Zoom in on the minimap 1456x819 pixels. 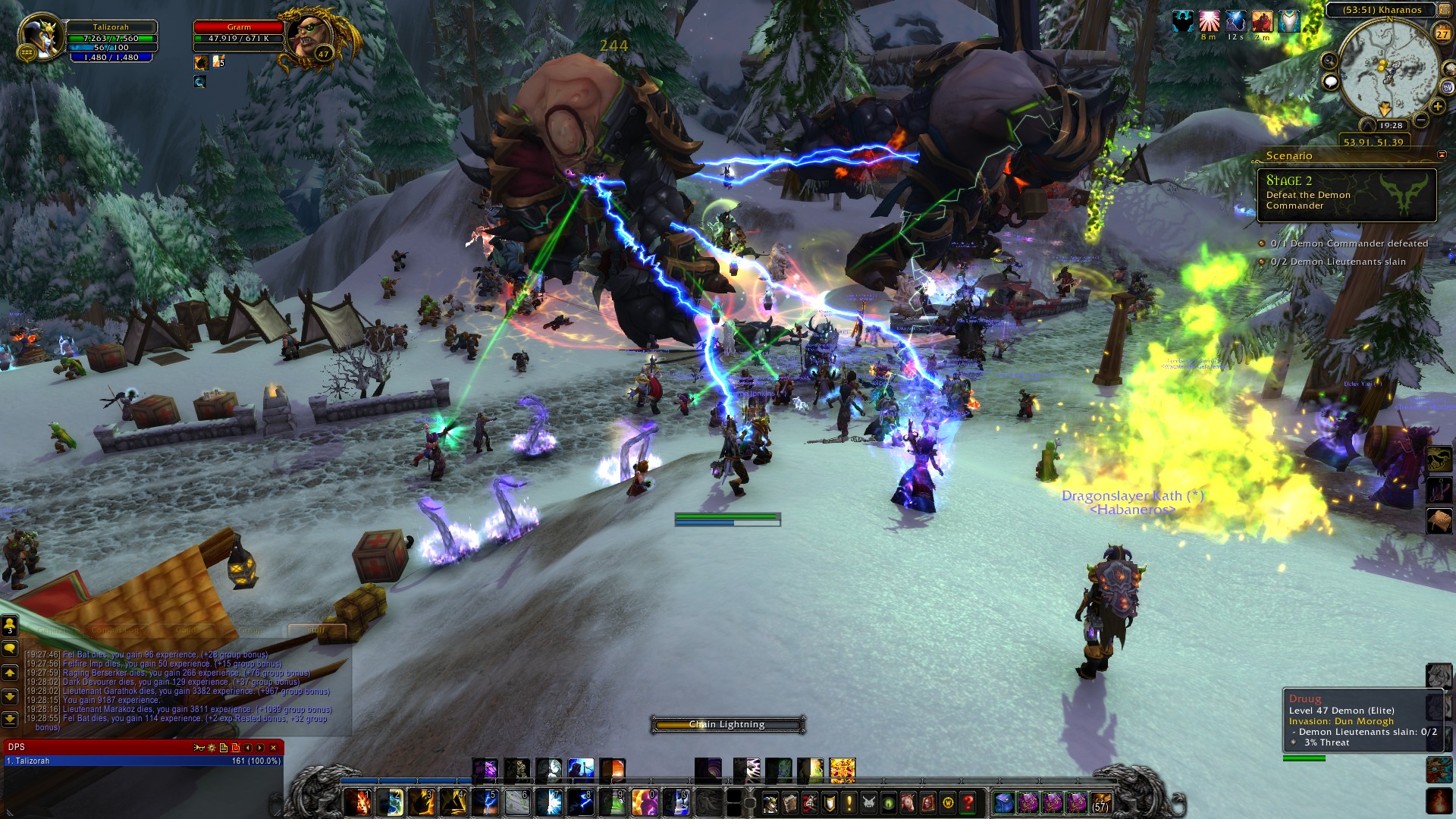coord(1437,107)
